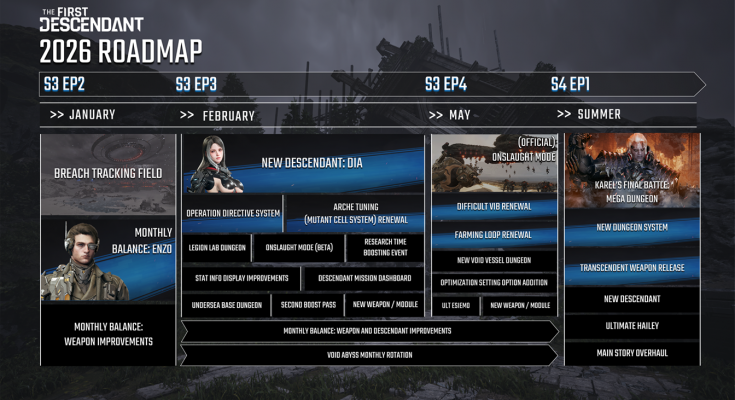
Task: Select the S3 EP2 season header
Action: pos(66,84)
